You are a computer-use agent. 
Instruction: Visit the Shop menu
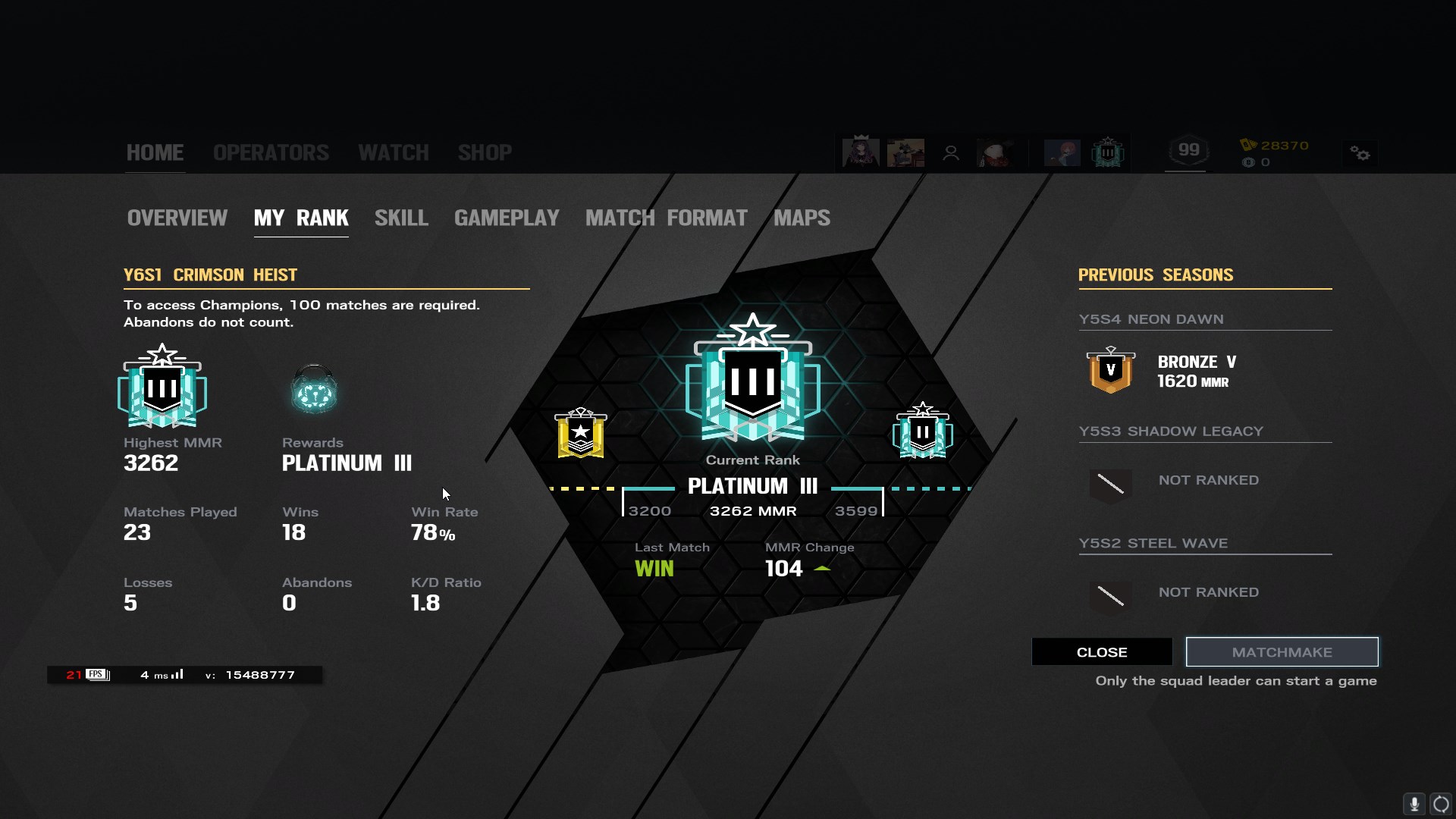pos(485,152)
